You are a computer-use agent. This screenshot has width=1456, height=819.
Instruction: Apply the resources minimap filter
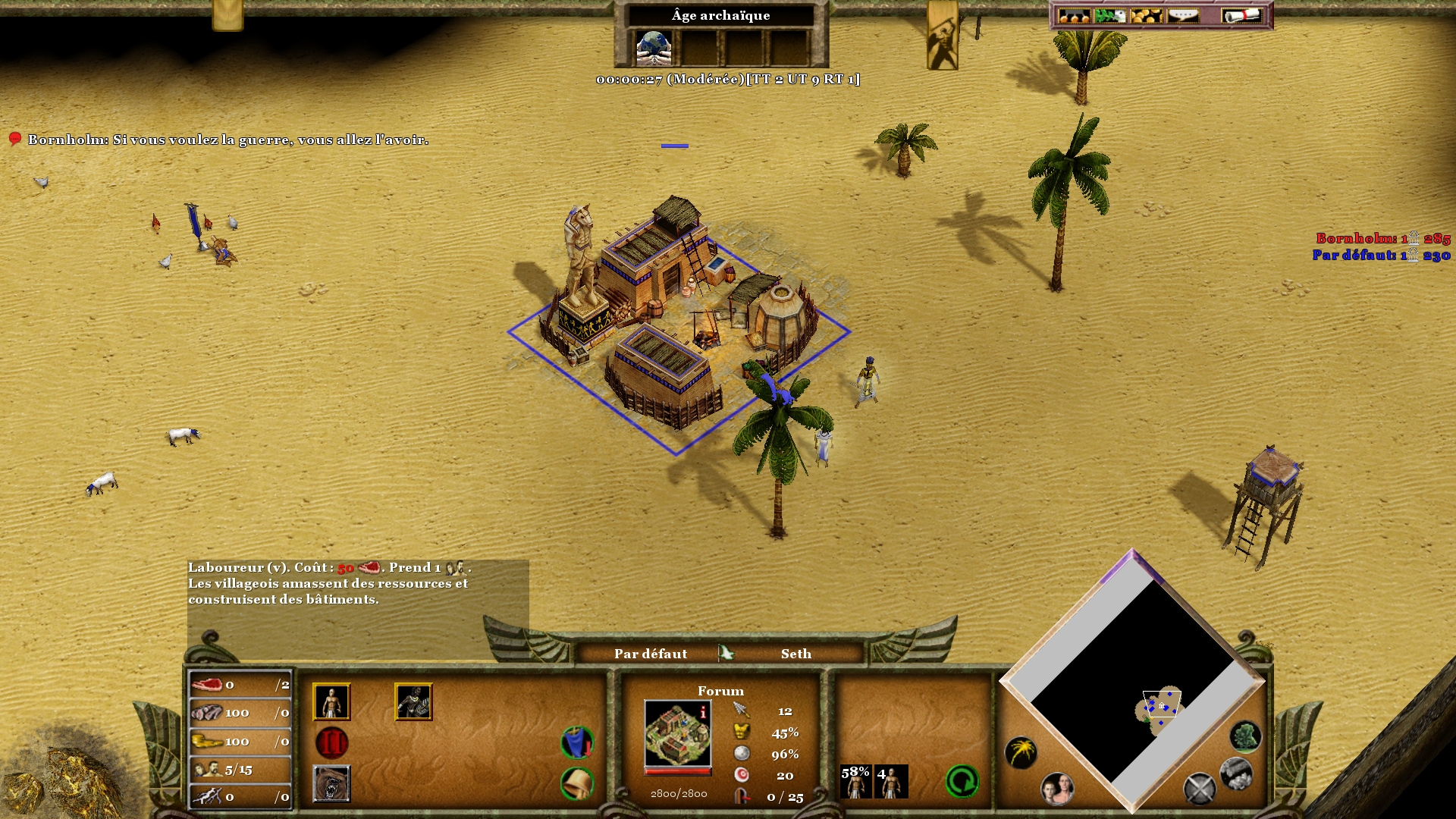tap(1235, 773)
